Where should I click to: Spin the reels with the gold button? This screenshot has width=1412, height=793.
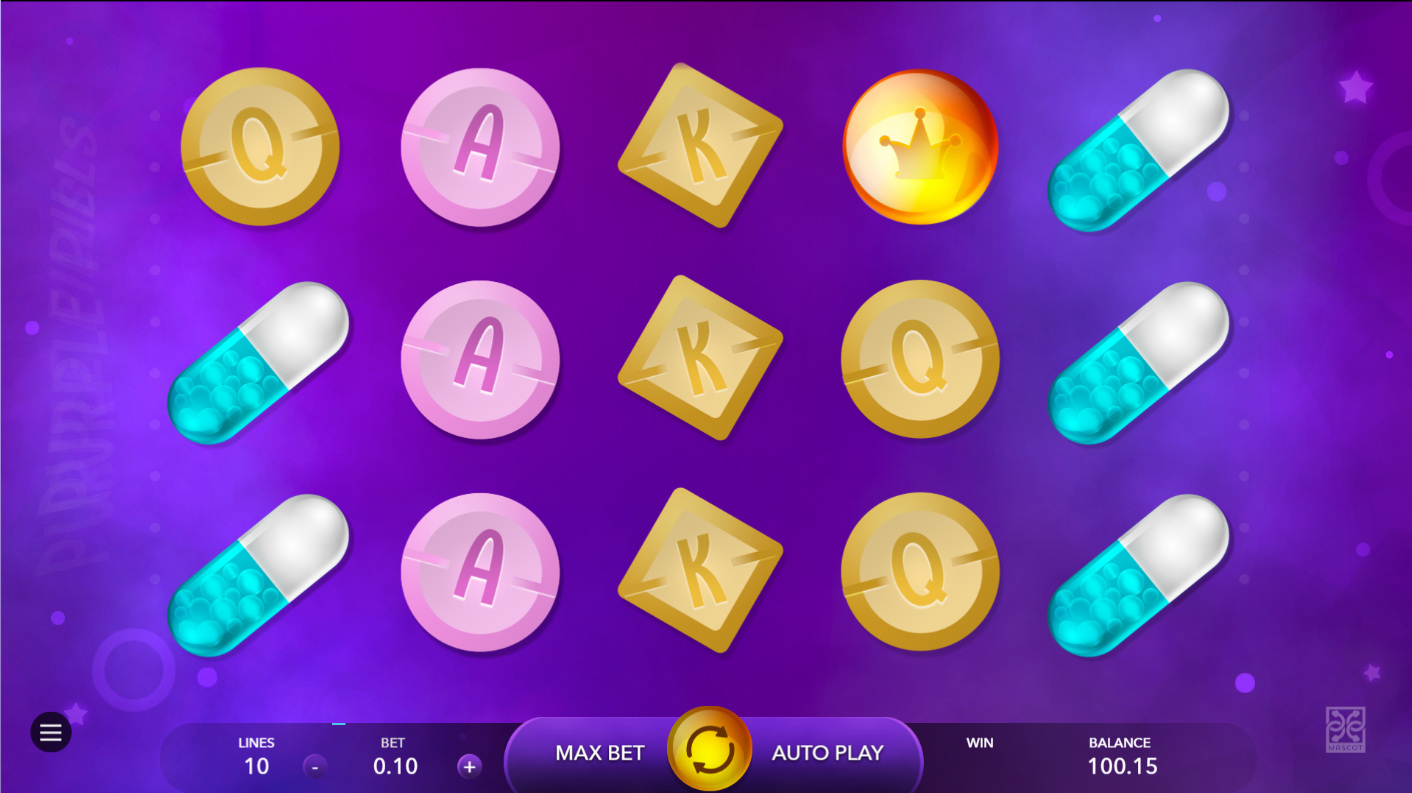pos(709,749)
